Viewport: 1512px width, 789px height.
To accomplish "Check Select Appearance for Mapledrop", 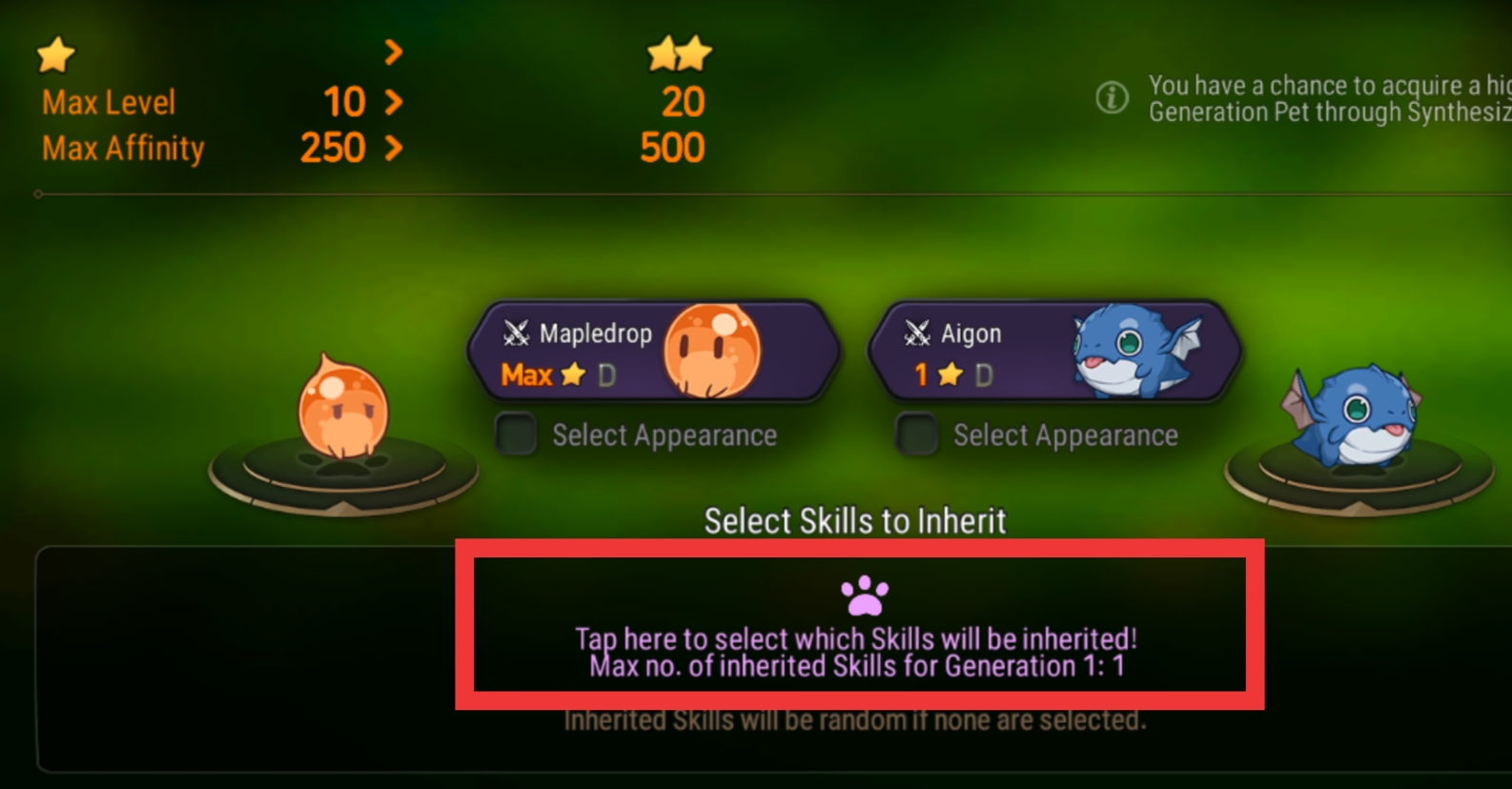I will (x=515, y=435).
